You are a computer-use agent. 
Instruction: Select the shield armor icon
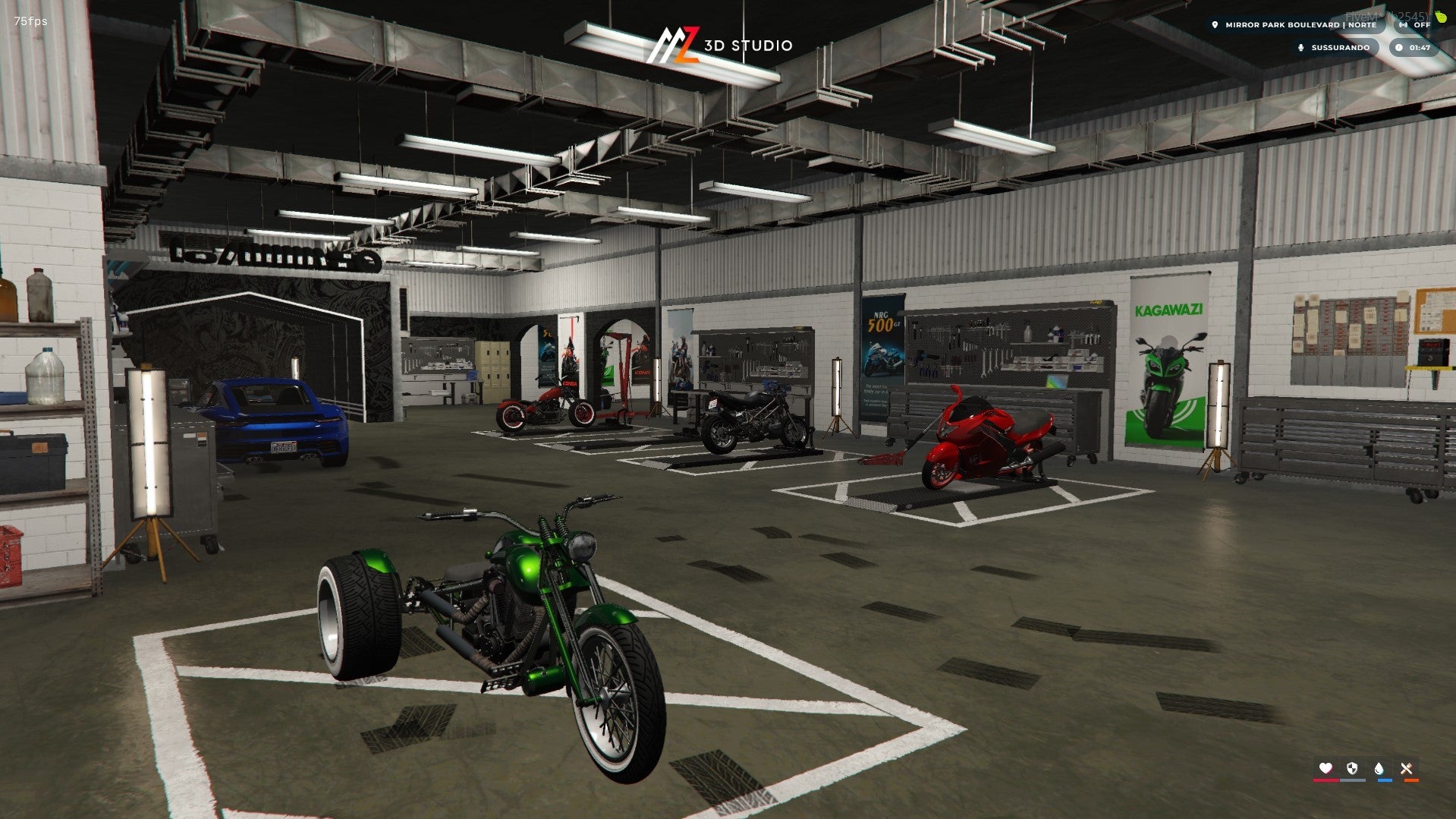pos(1352,769)
